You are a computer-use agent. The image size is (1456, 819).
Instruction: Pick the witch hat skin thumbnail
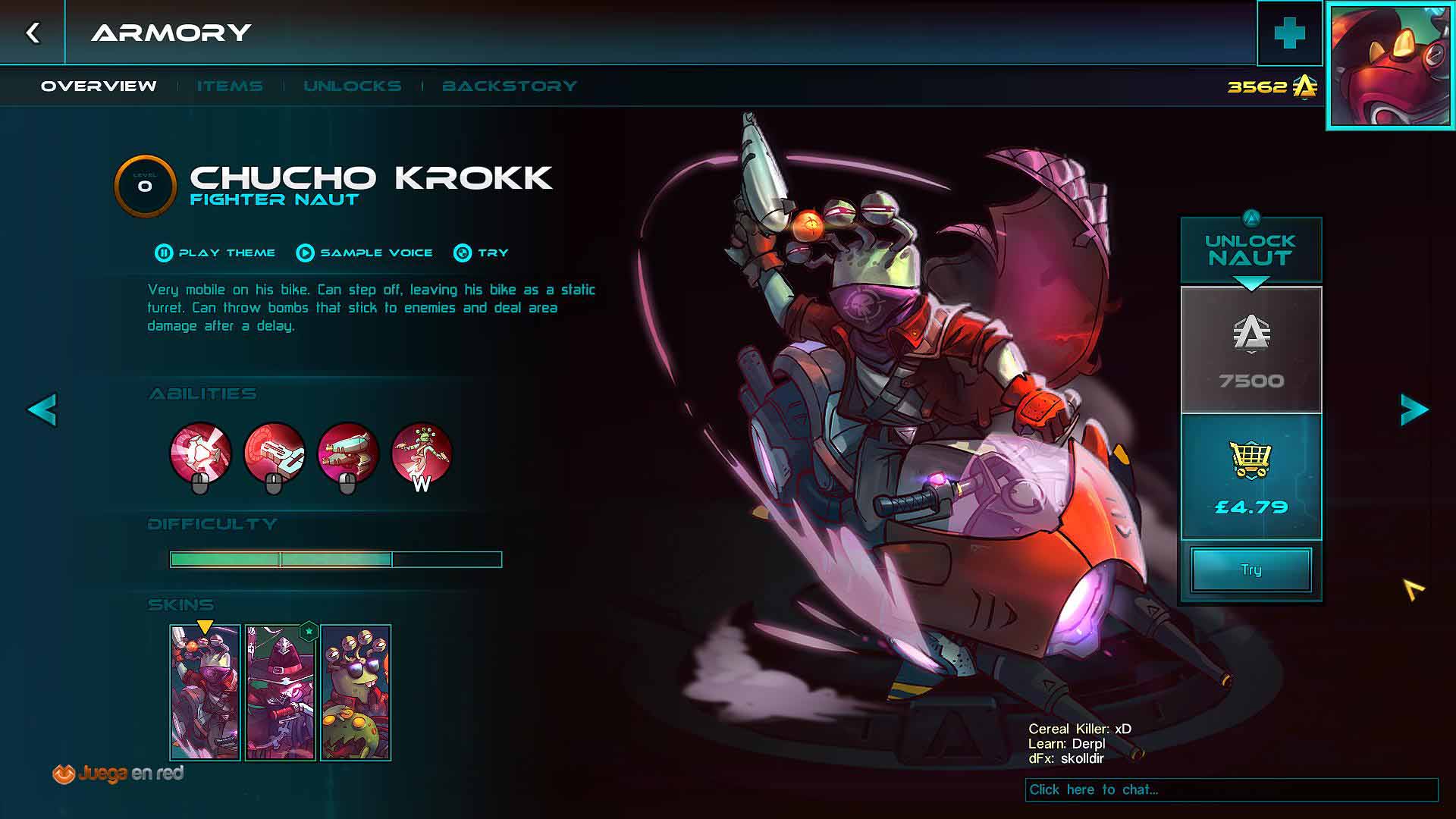(280, 692)
